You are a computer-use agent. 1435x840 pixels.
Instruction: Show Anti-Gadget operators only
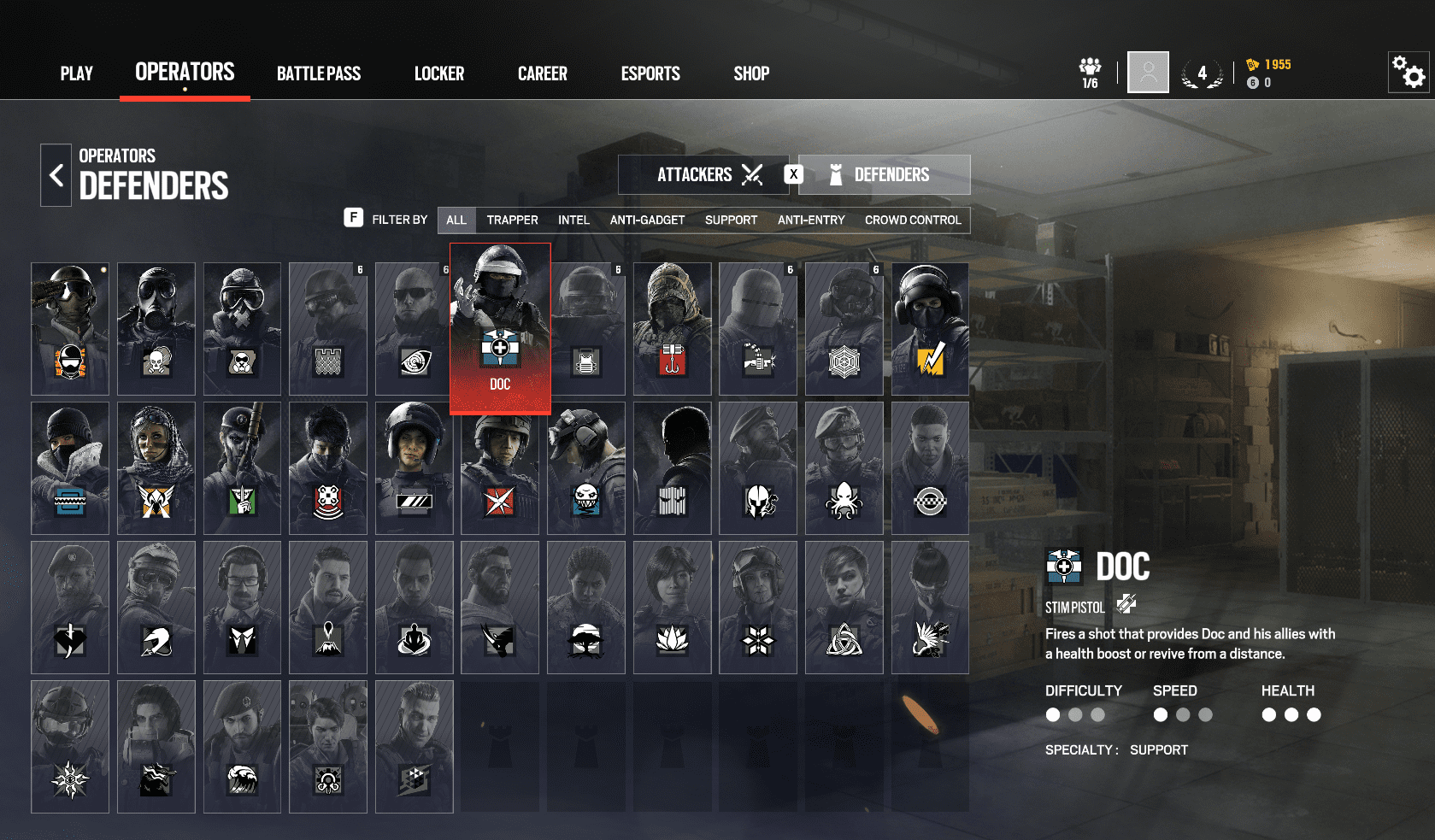pyautogui.click(x=647, y=220)
